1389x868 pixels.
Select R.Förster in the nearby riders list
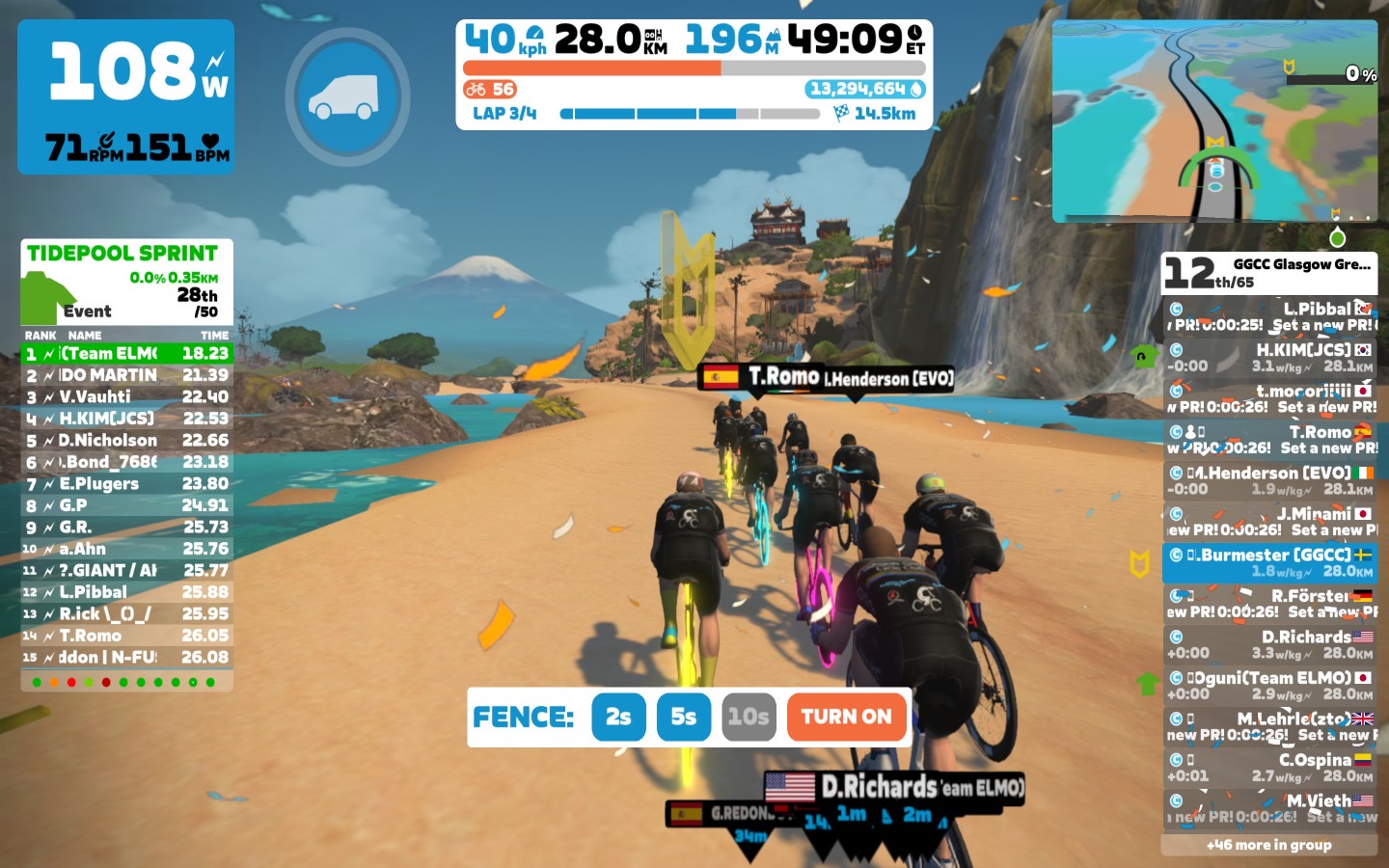pos(1269,604)
